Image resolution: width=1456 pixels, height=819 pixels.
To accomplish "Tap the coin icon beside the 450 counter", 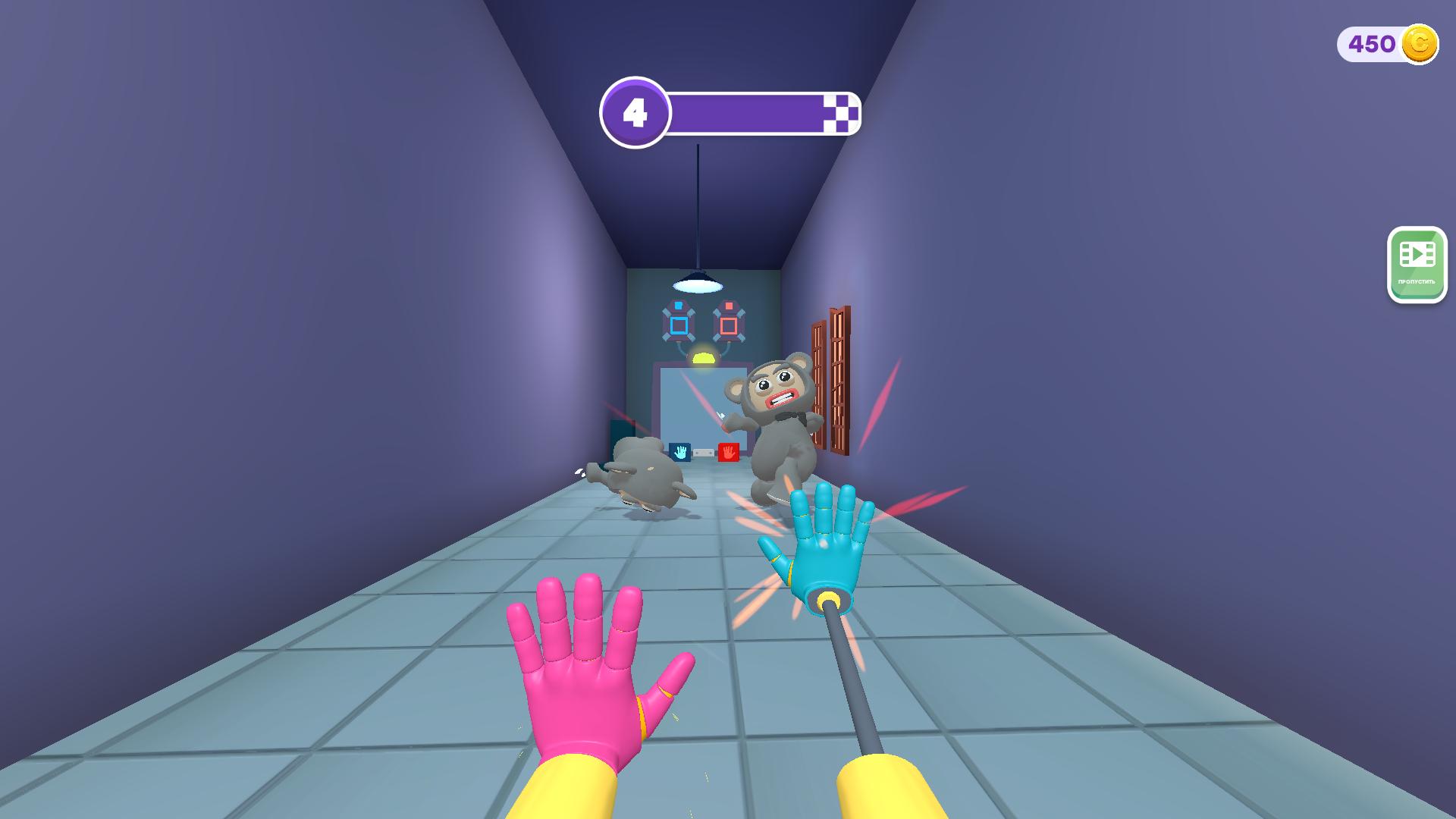I will pos(1421,43).
